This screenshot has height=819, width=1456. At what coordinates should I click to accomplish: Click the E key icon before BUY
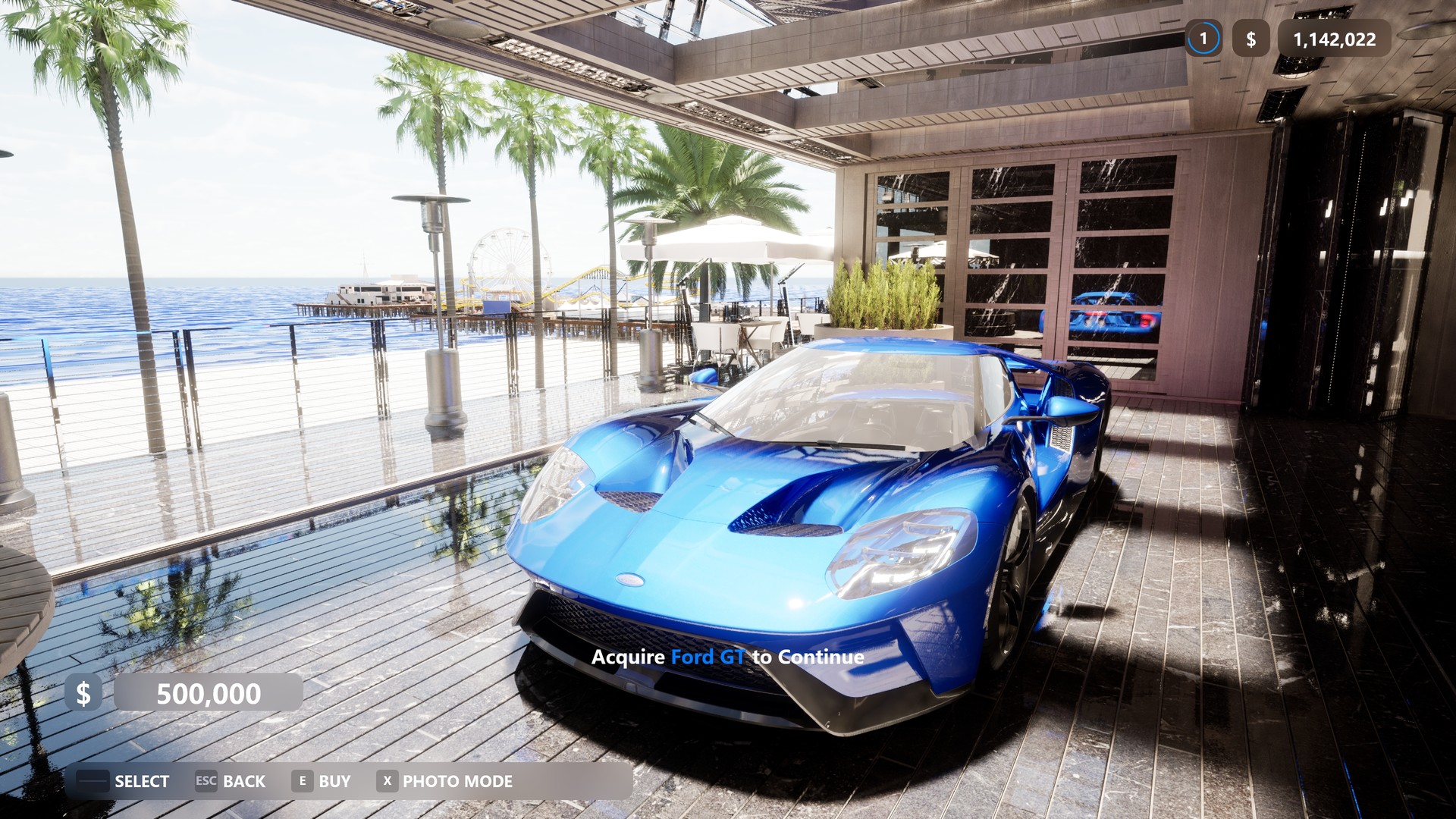301,781
